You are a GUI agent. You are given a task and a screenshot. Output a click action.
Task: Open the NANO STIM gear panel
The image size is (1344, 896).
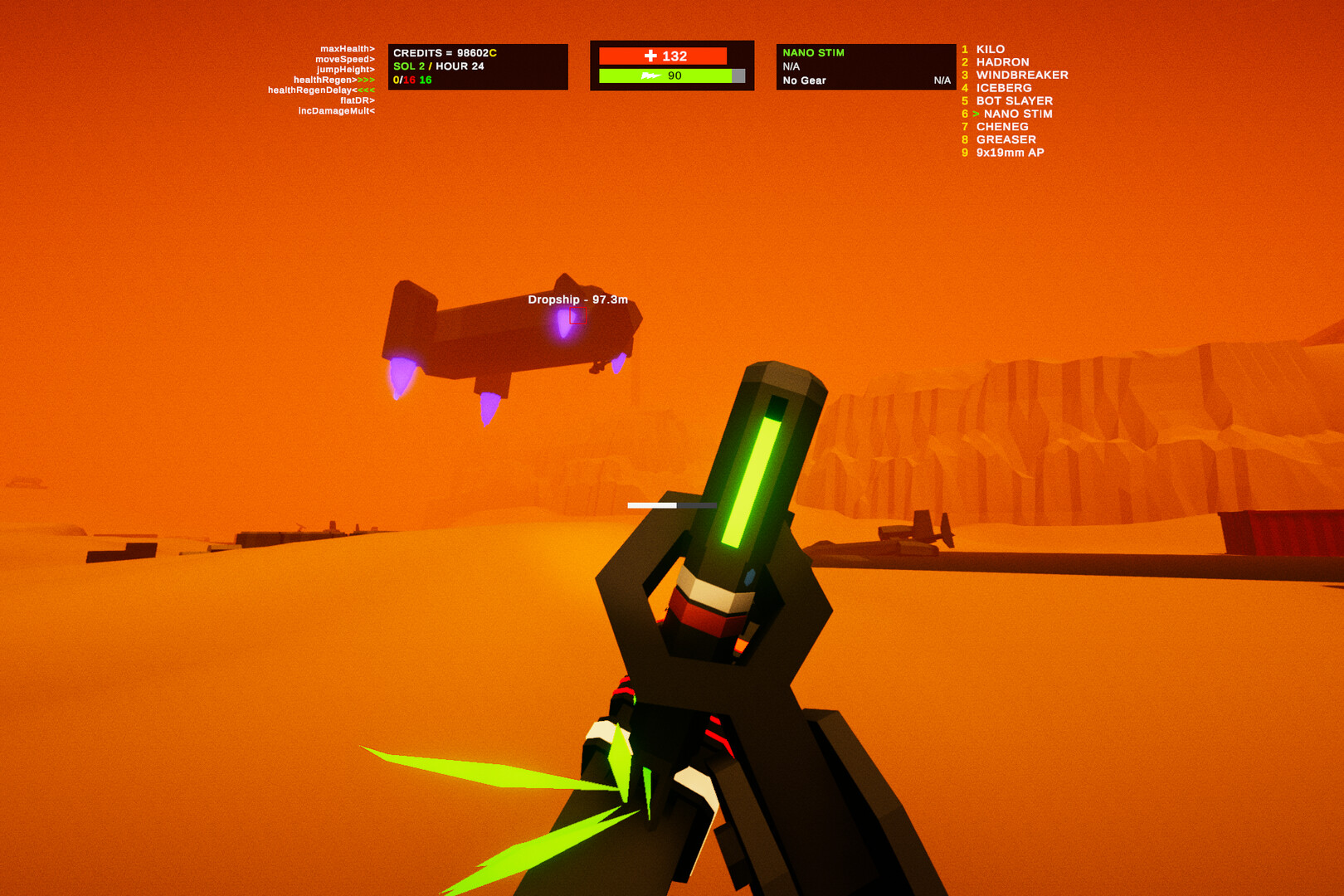pos(814,52)
